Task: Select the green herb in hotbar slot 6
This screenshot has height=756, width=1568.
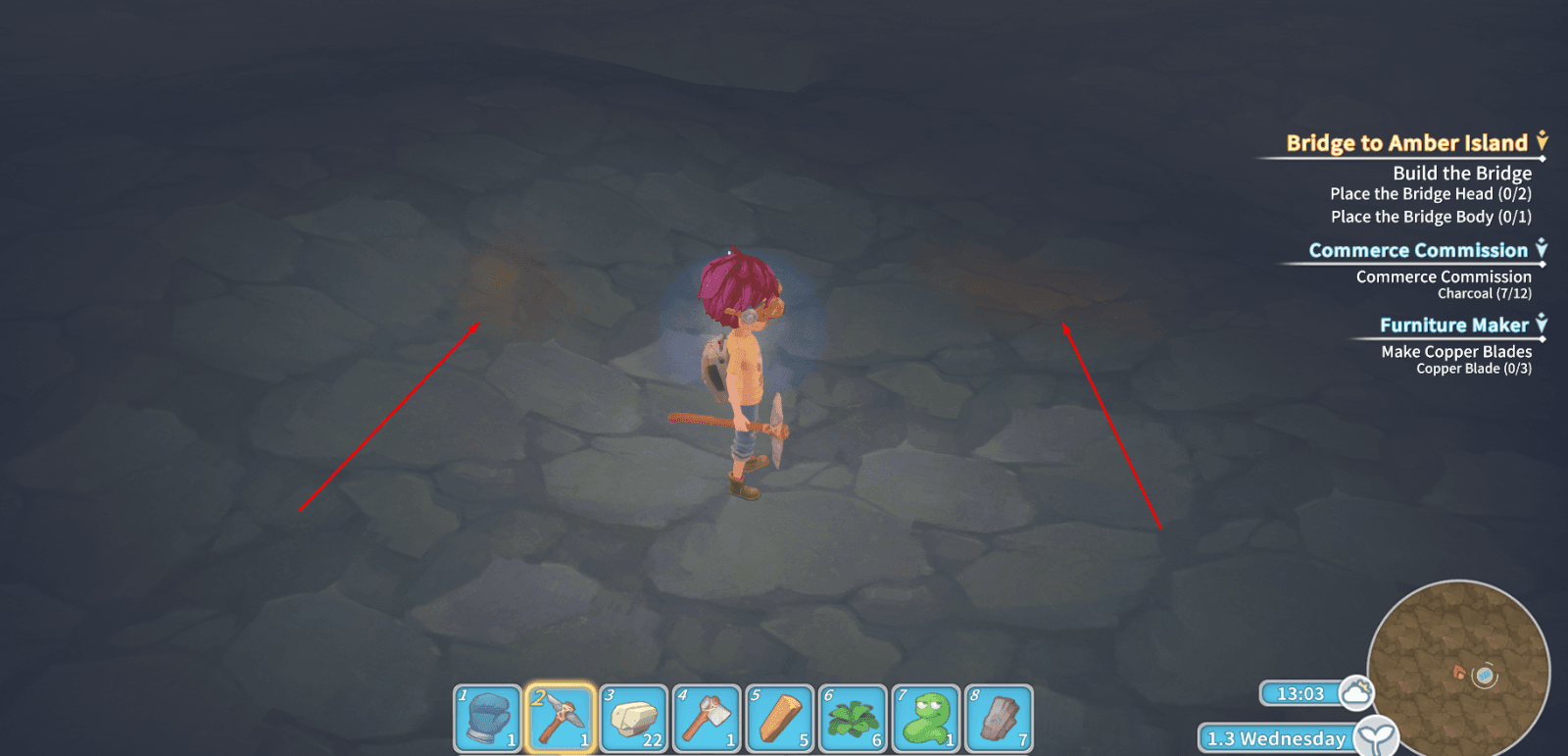Action: [852, 718]
